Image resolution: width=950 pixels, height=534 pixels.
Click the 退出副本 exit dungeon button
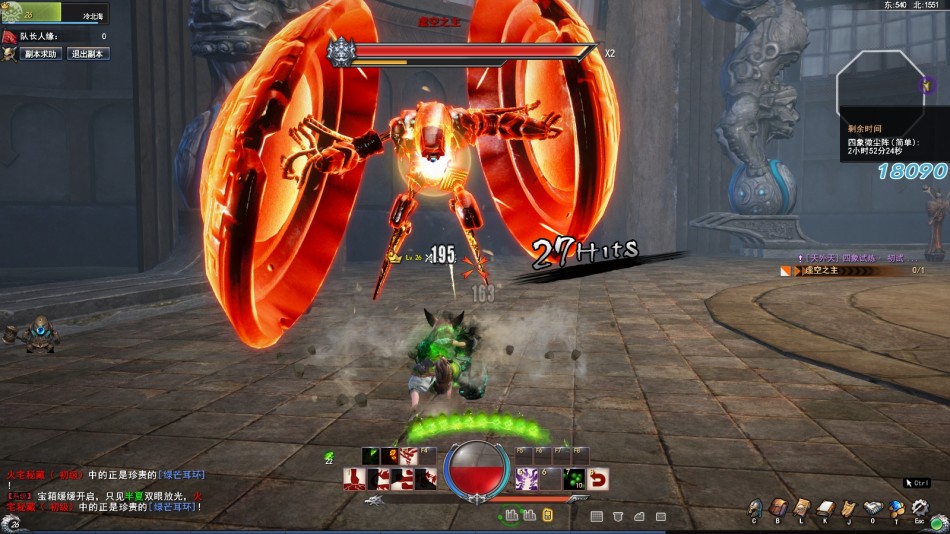(89, 54)
